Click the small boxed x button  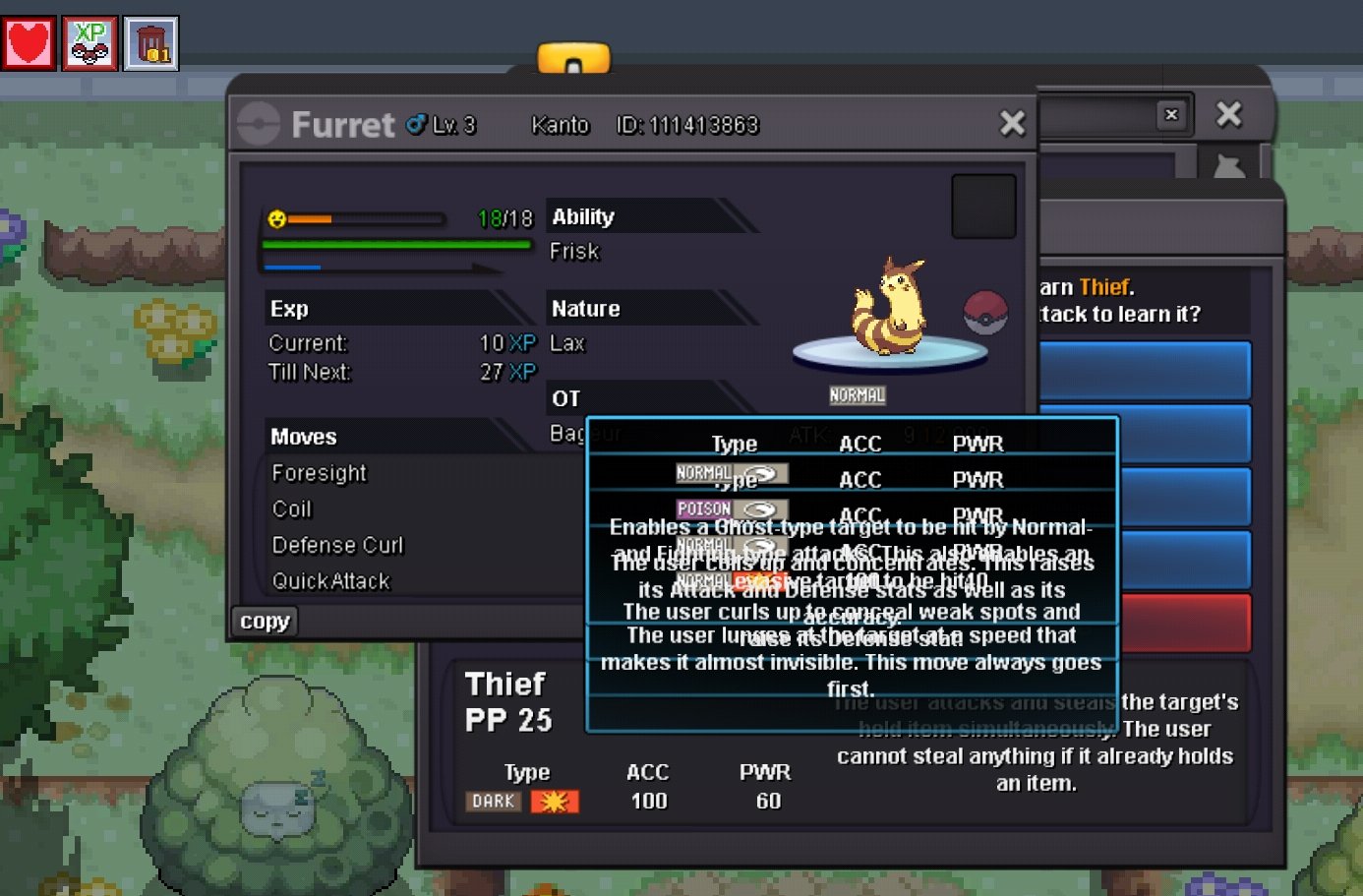(1171, 114)
